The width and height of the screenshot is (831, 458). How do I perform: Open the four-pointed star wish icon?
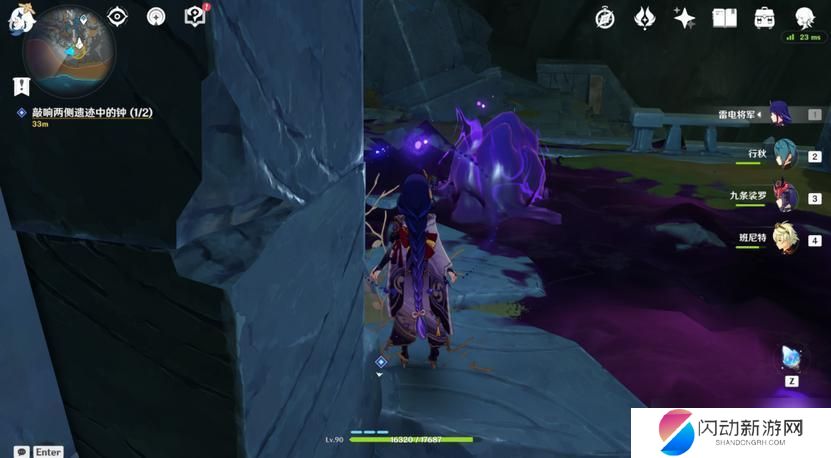(685, 17)
